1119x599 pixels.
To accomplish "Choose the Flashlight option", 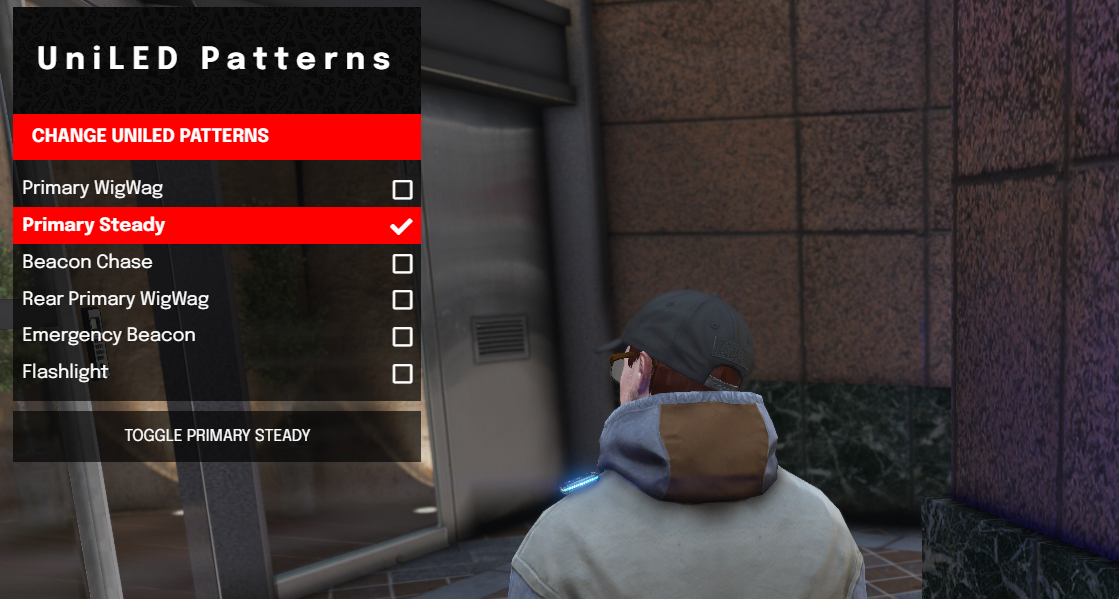I will pyautogui.click(x=65, y=372).
